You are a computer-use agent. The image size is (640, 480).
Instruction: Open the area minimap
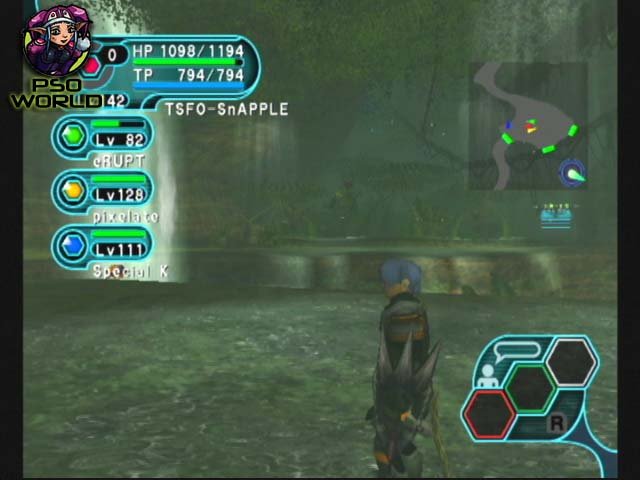[x=527, y=125]
